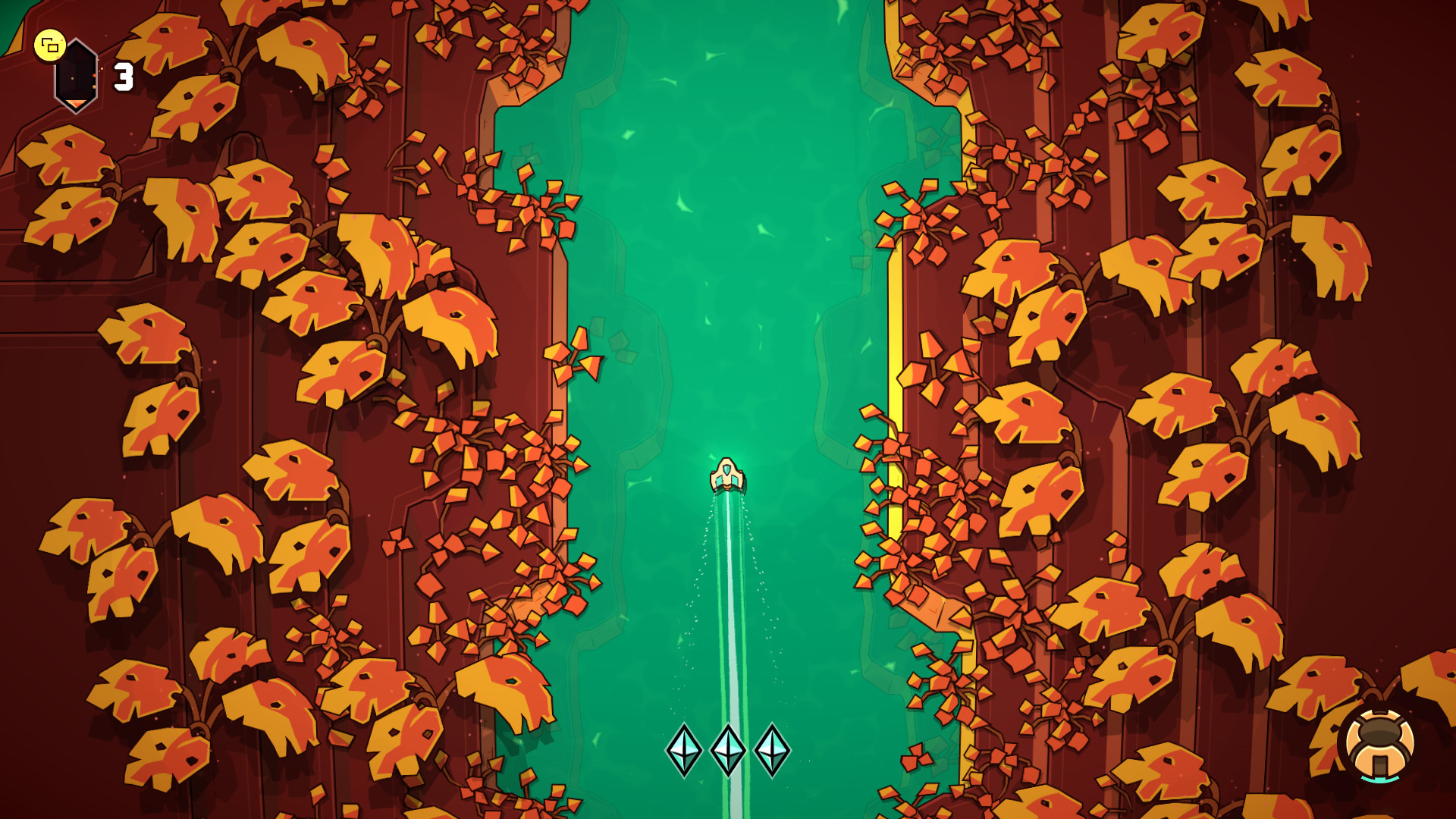Tap the orange ember particles near the crystal gauge
The image size is (1456, 819).
point(95,76)
